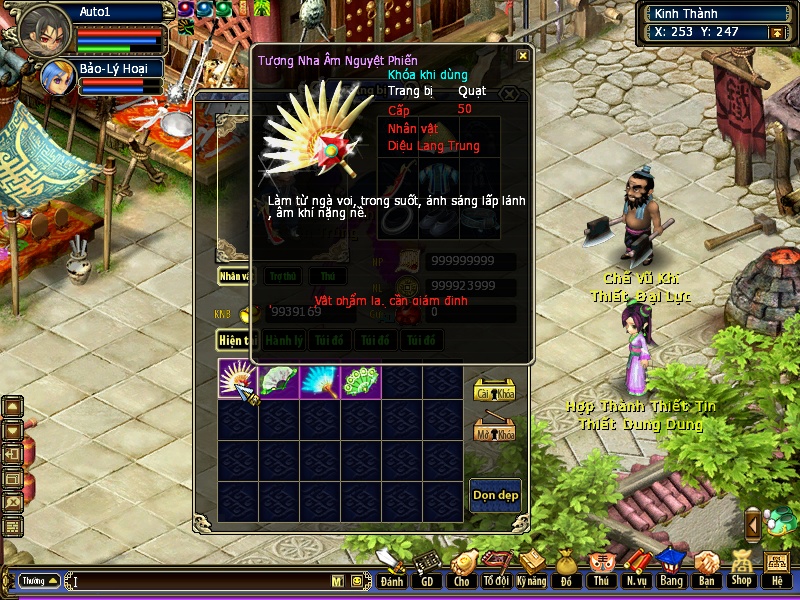
Task: Pick the green-and-white leaf fan
Action: tap(279, 382)
